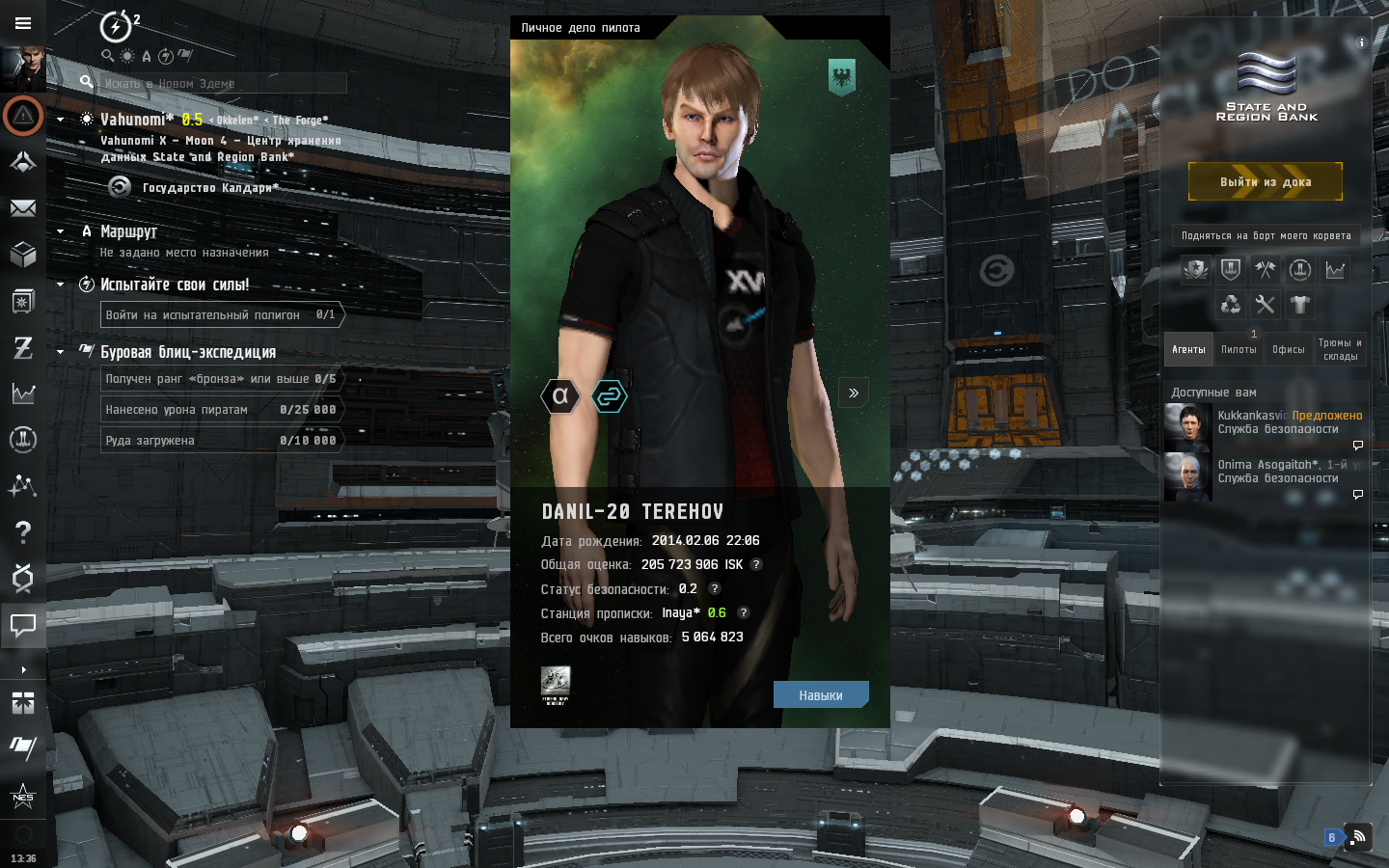Click the alpha clone α icon on the portrait

[x=559, y=395]
